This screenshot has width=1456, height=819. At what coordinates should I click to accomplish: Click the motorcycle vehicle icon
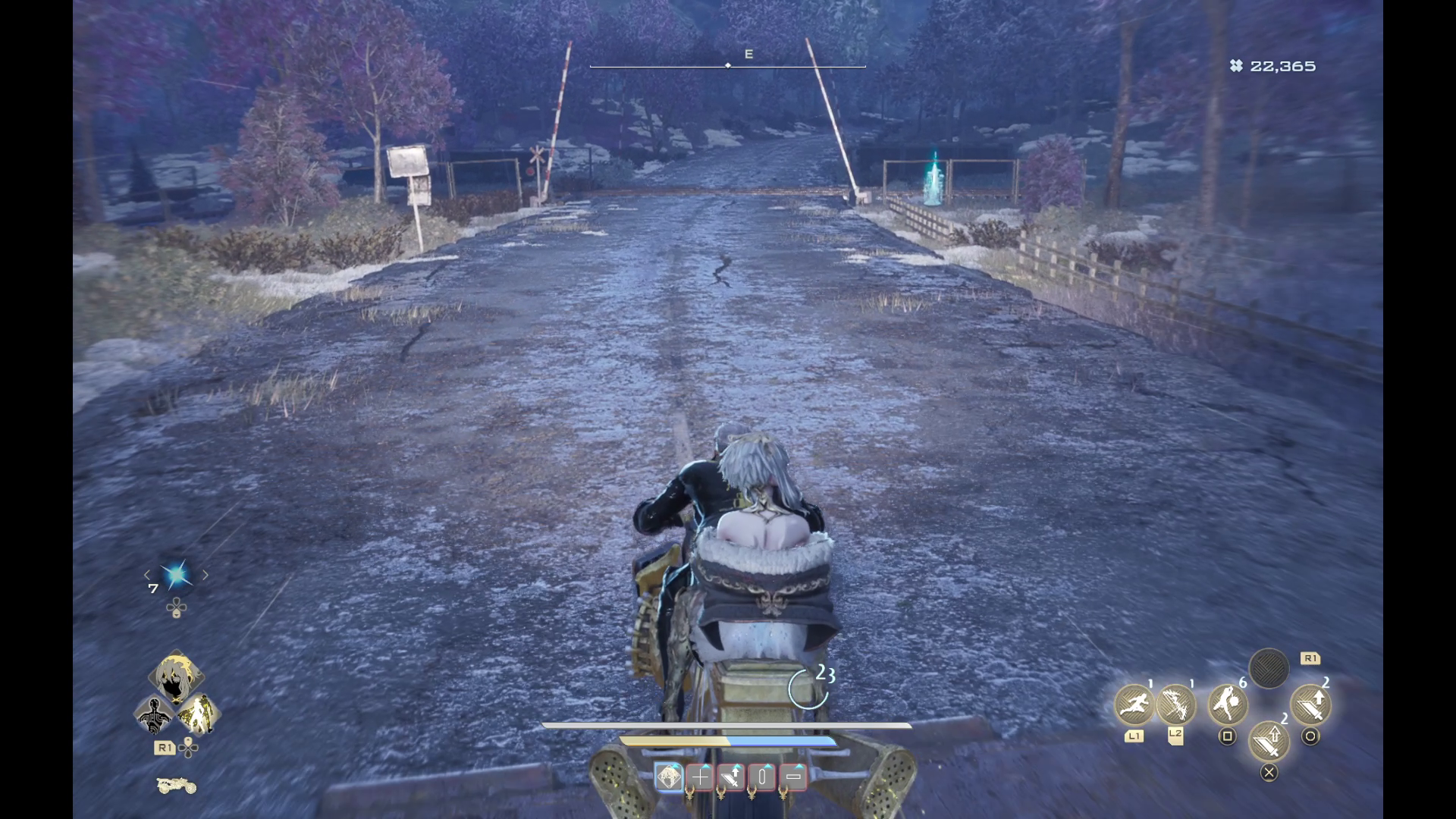[x=176, y=786]
